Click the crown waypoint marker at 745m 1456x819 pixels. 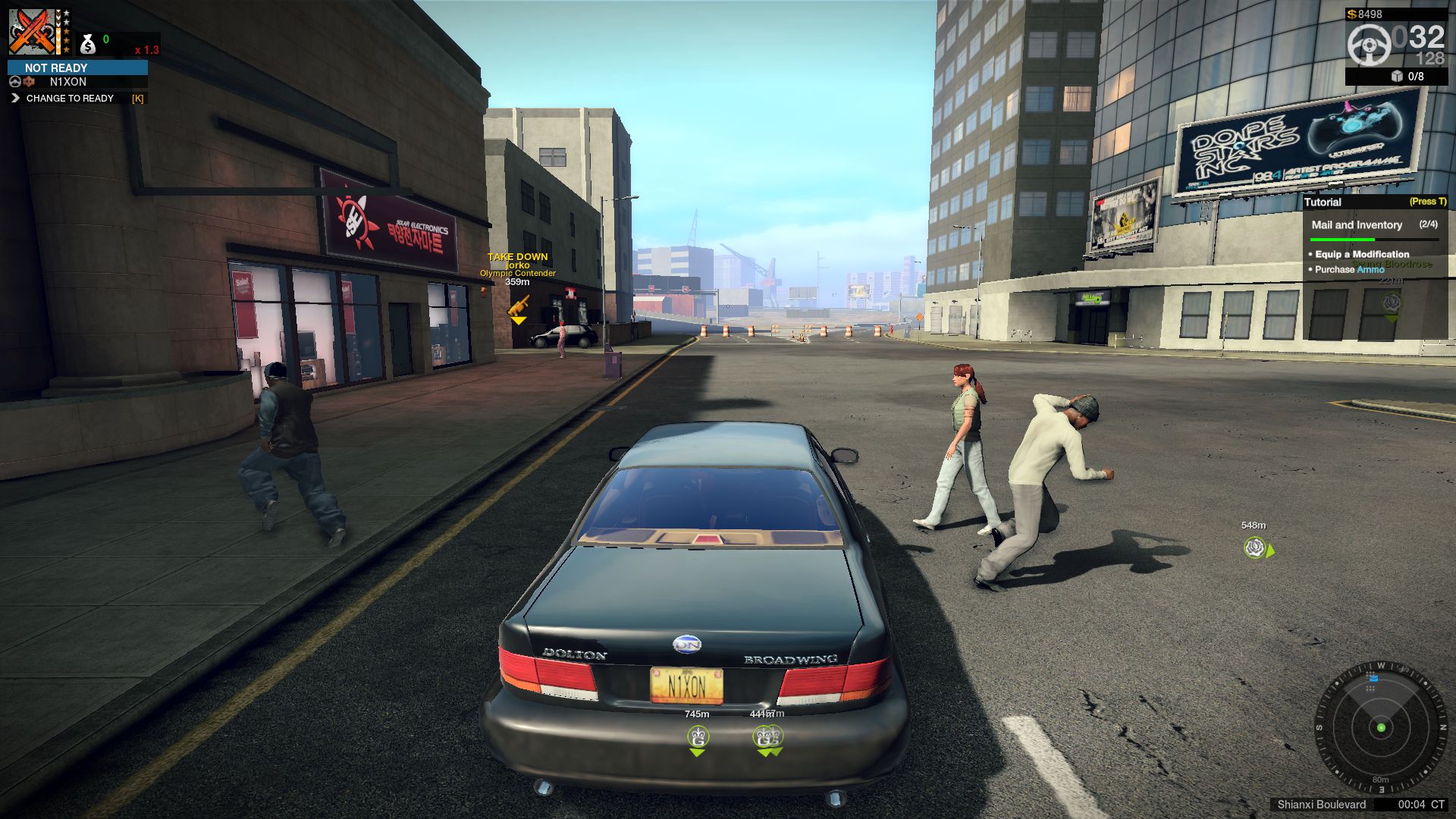coord(698,736)
